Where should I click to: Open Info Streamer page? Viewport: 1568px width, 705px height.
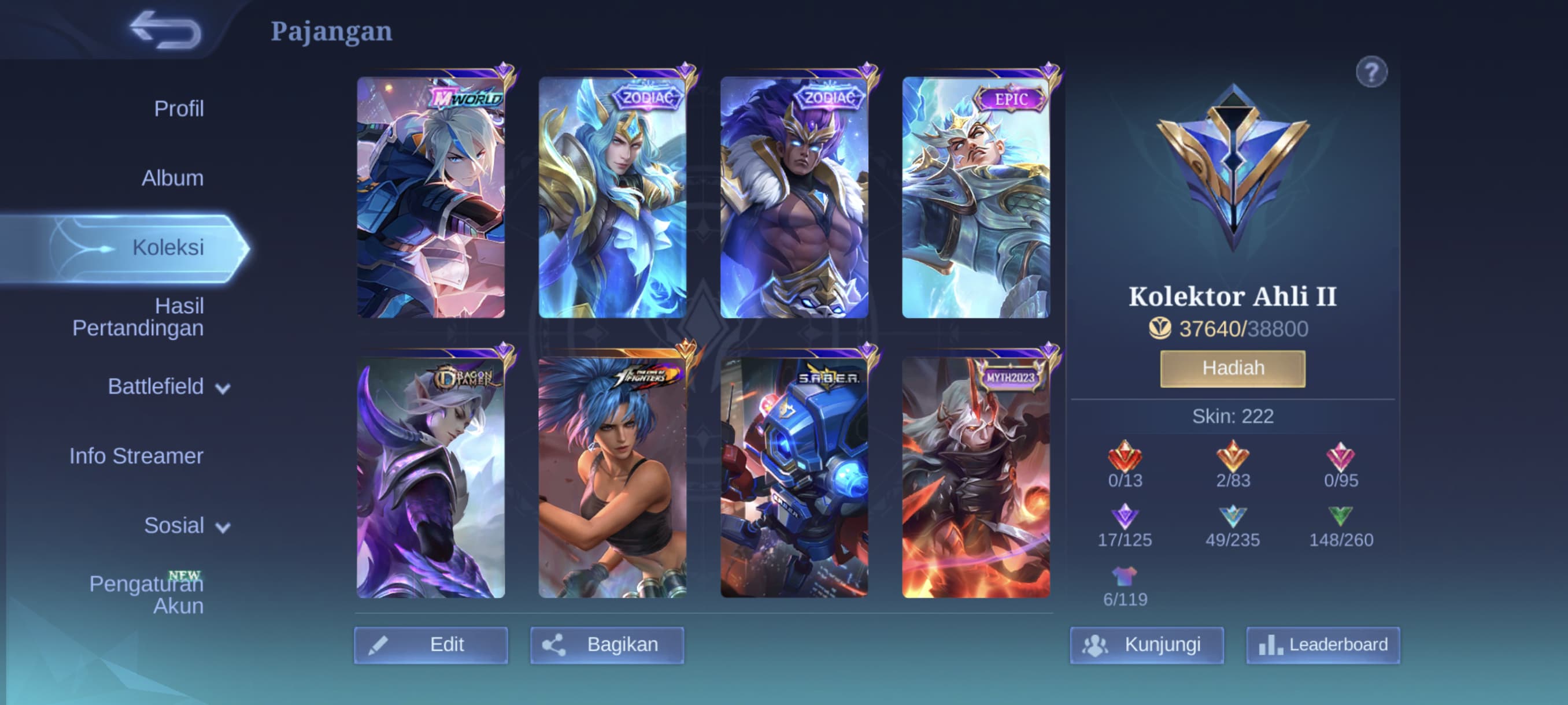pyautogui.click(x=136, y=455)
